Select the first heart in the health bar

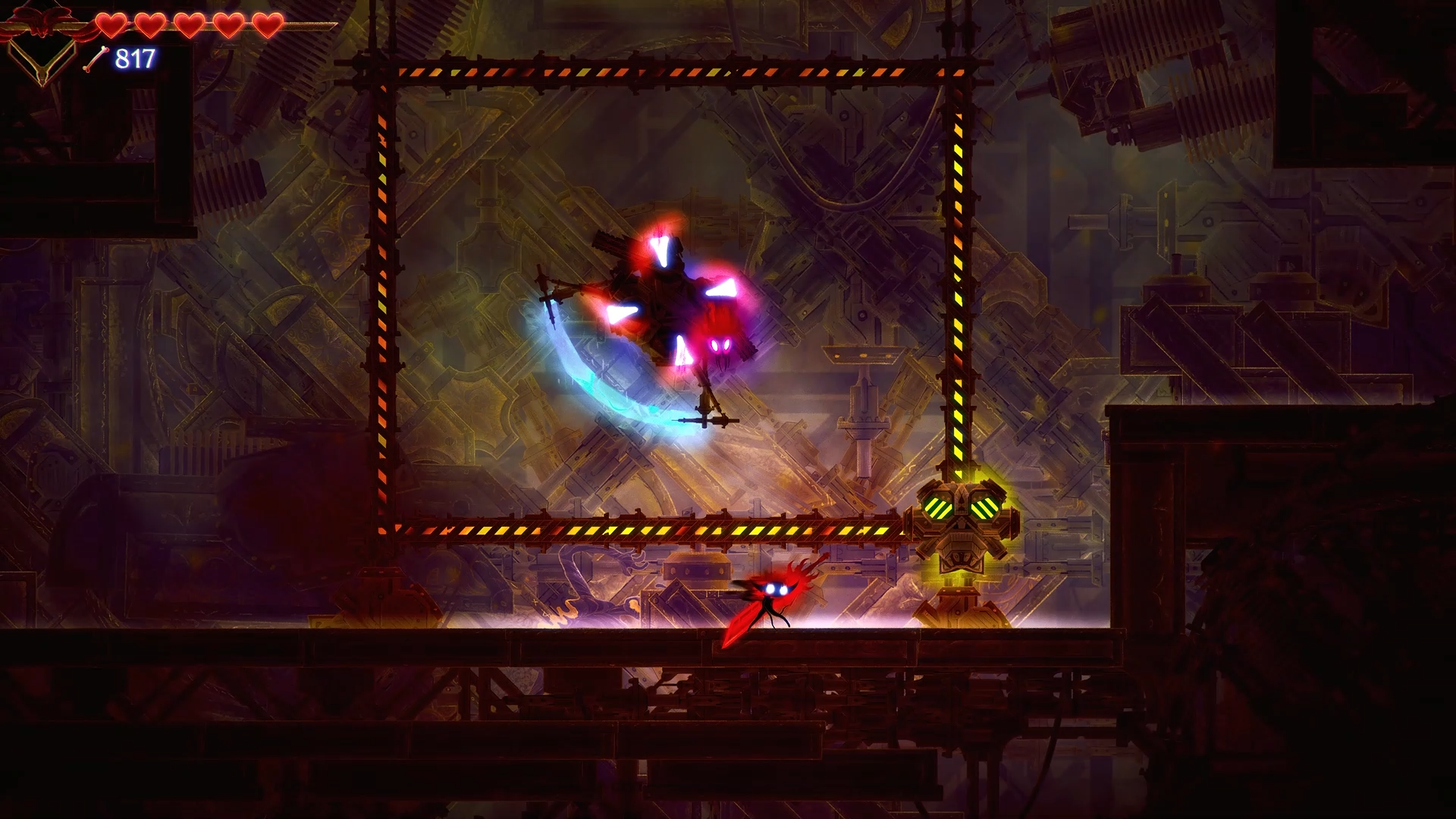pyautogui.click(x=111, y=25)
